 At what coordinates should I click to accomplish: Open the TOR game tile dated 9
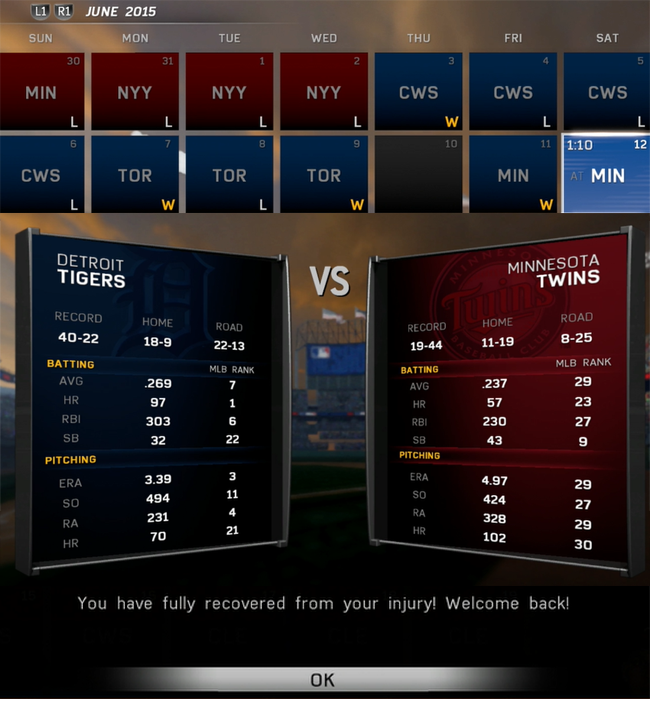pyautogui.click(x=323, y=174)
